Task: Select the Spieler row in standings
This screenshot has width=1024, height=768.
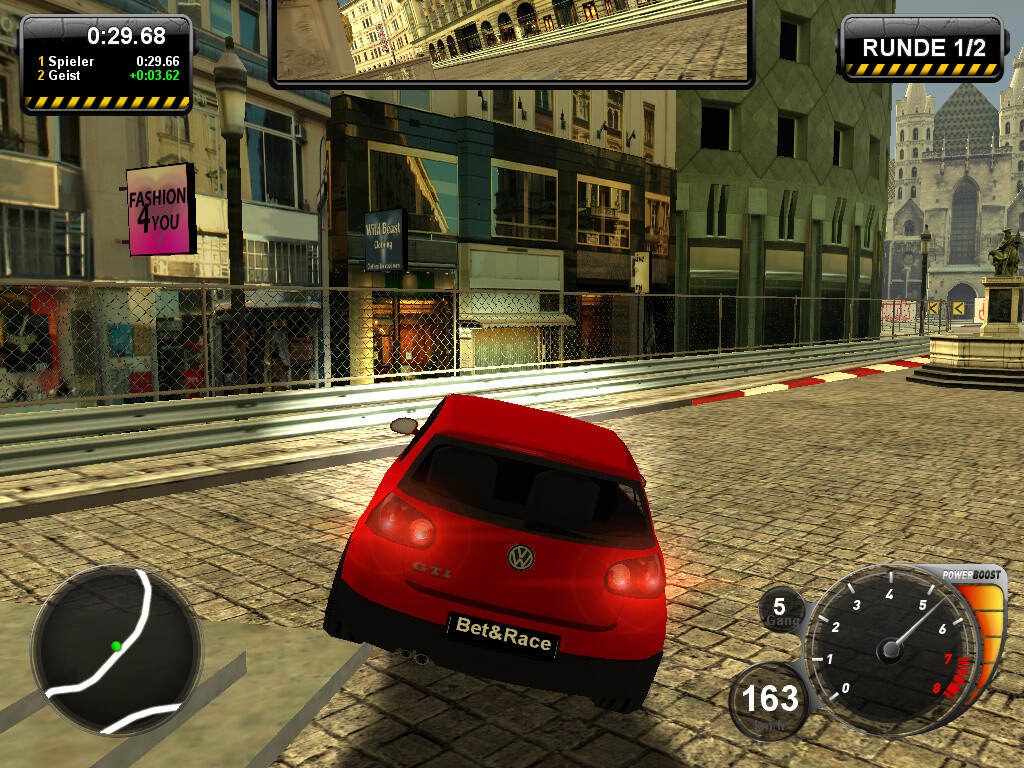Action: coord(108,61)
